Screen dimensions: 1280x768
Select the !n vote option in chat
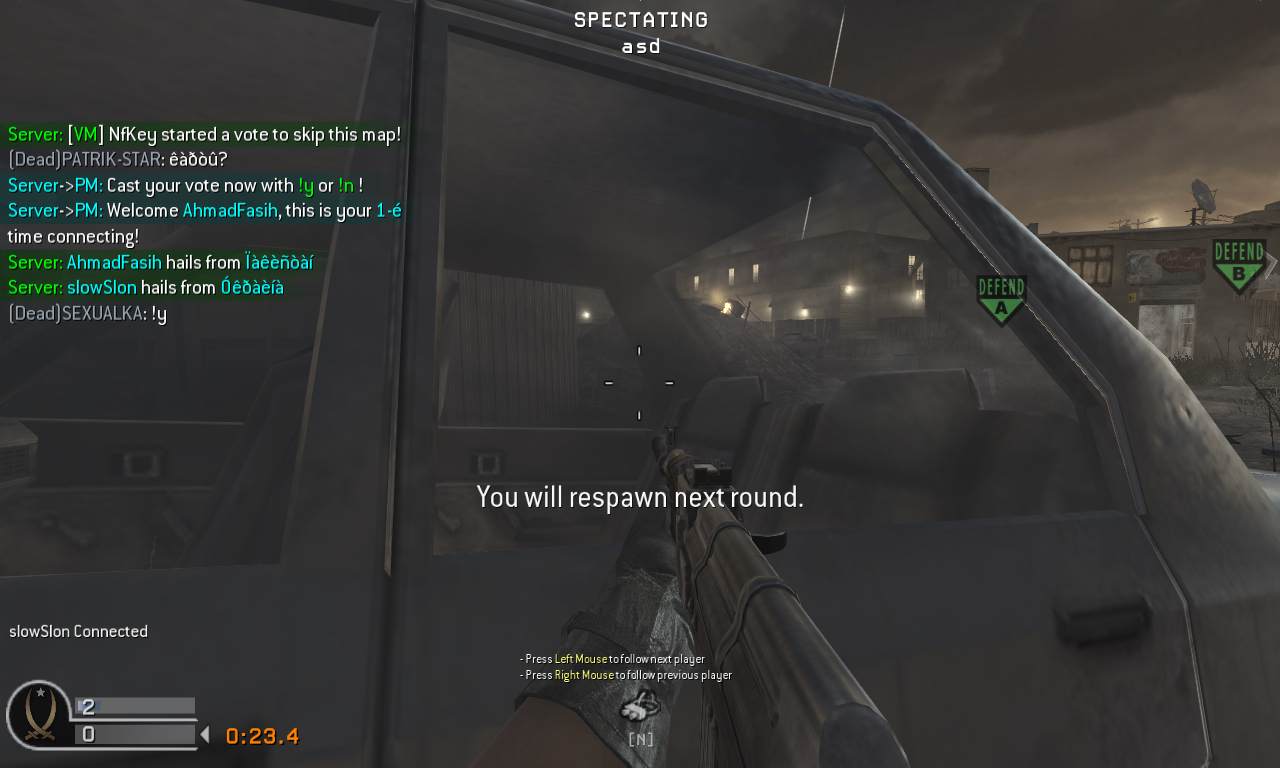[x=345, y=186]
